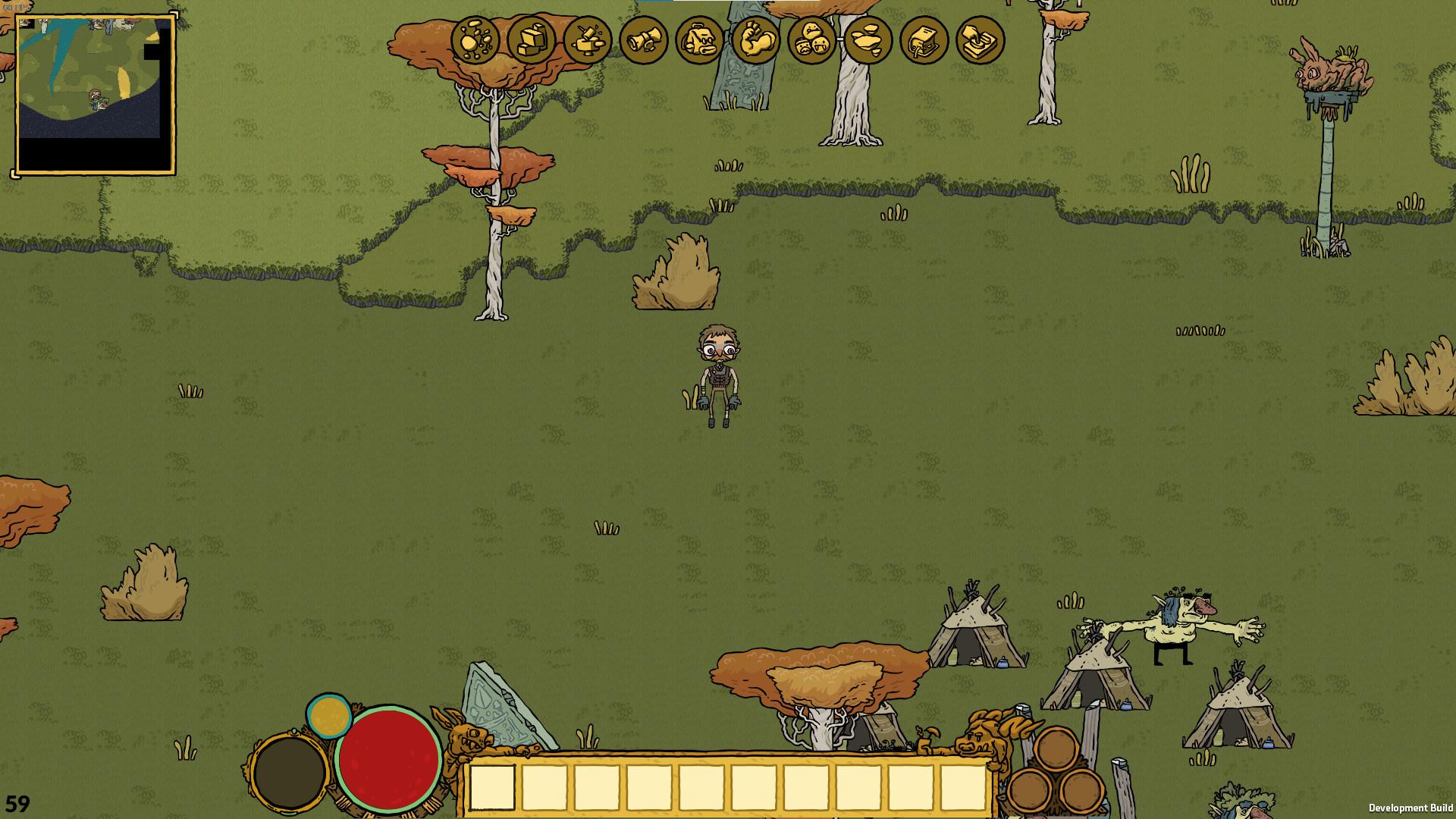Click the stacked blocks building icon
Image resolution: width=1456 pixels, height=819 pixels.
[x=532, y=40]
